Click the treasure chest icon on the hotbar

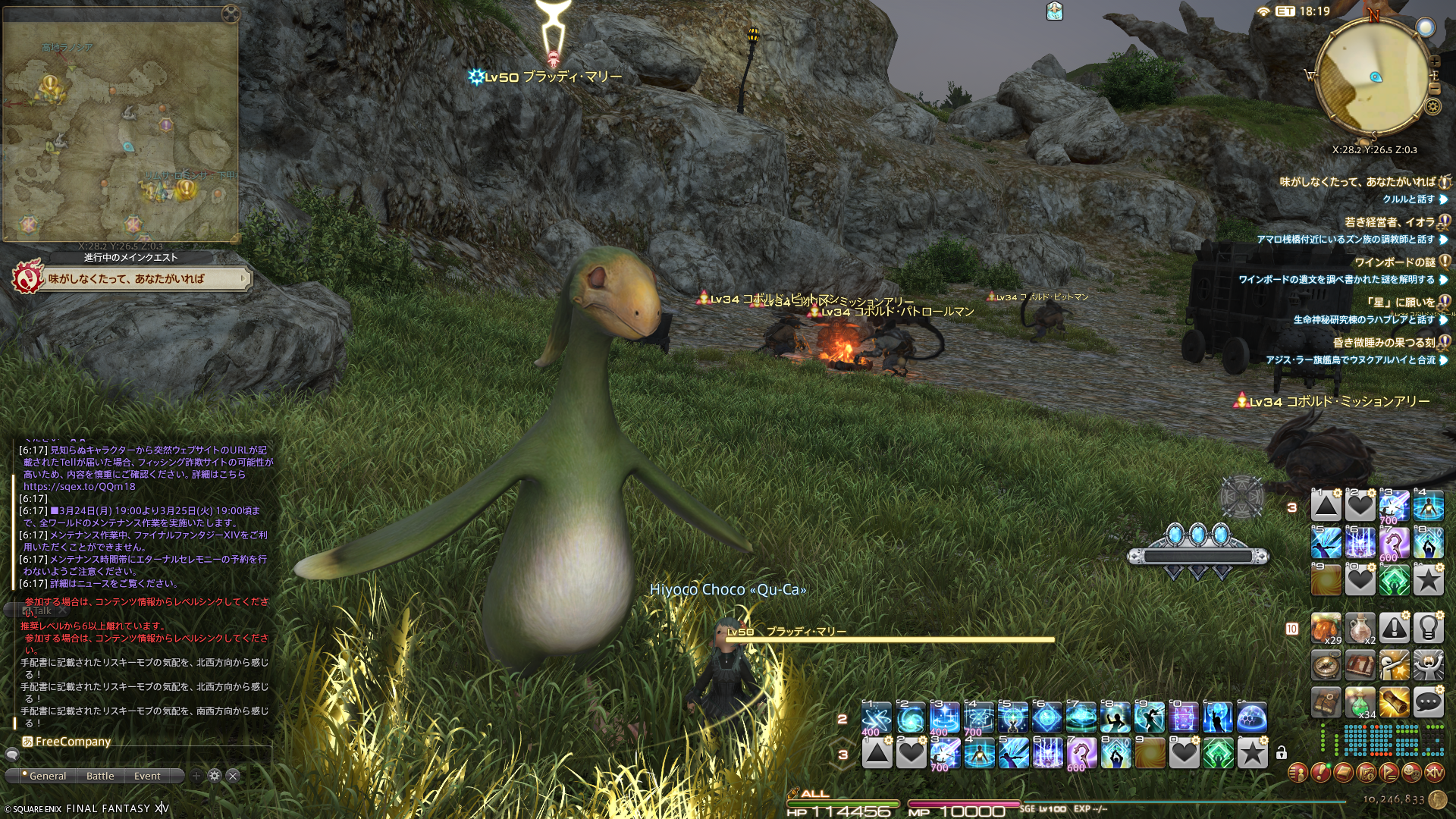[1360, 665]
